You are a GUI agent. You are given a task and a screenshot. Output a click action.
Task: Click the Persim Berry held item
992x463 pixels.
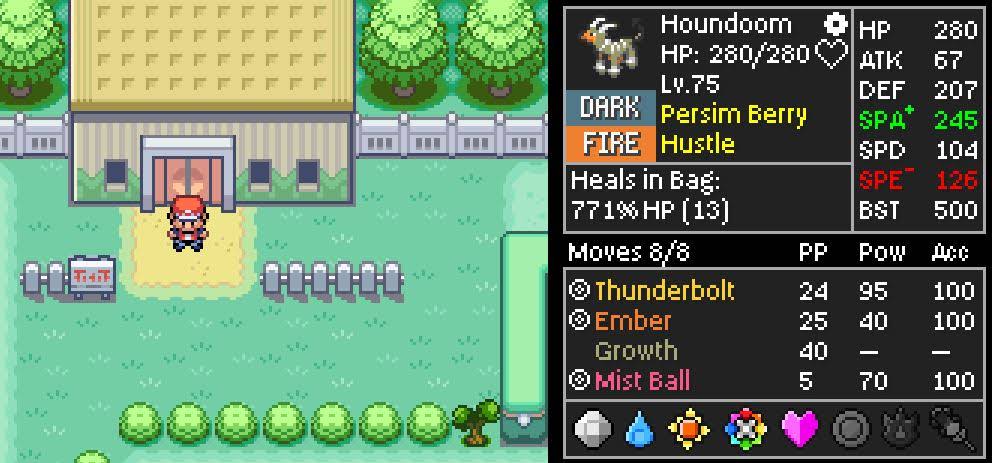(x=733, y=114)
